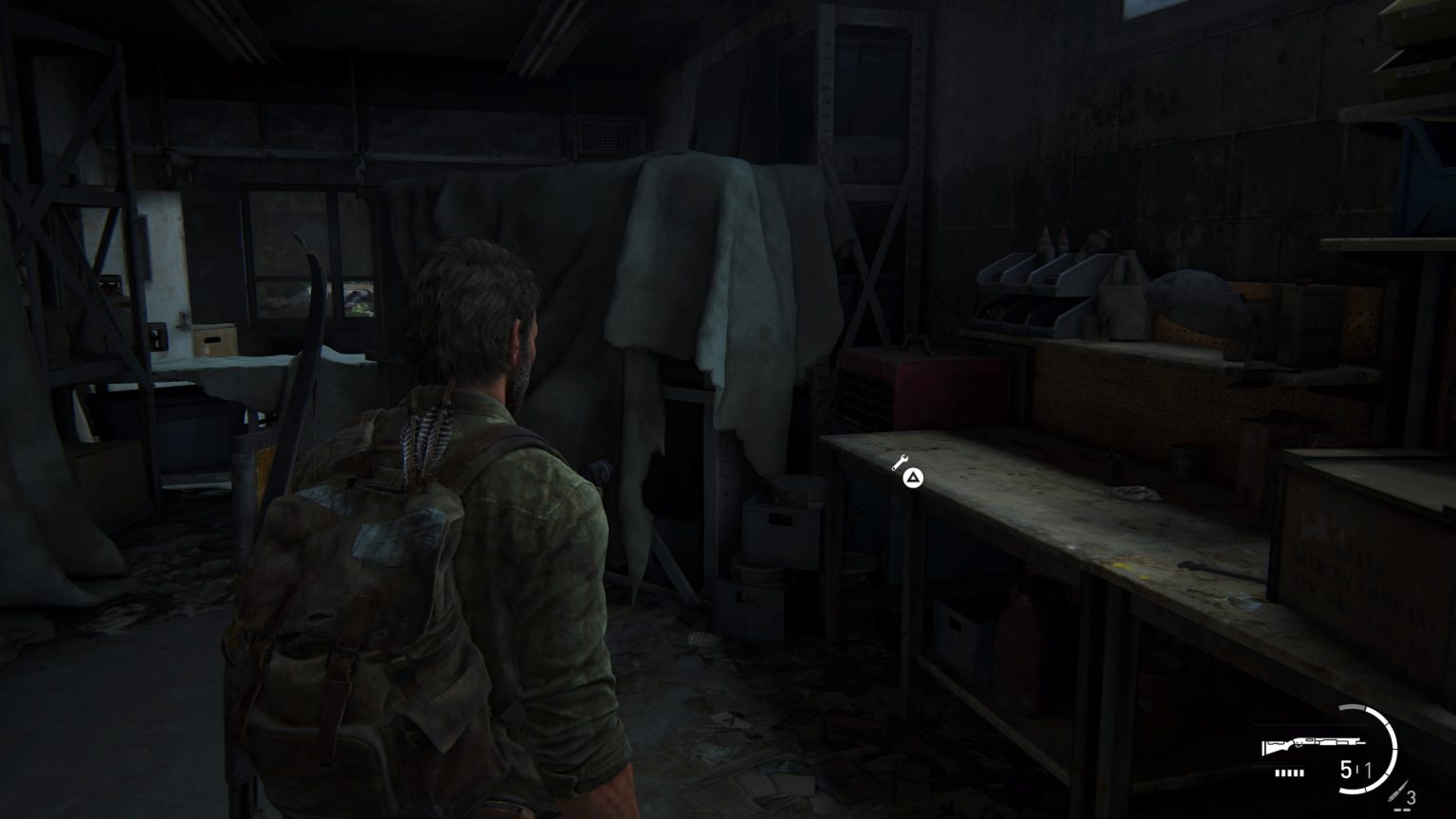Click the top segment of the weapon wheel
This screenshot has width=1456, height=819.
click(1353, 708)
